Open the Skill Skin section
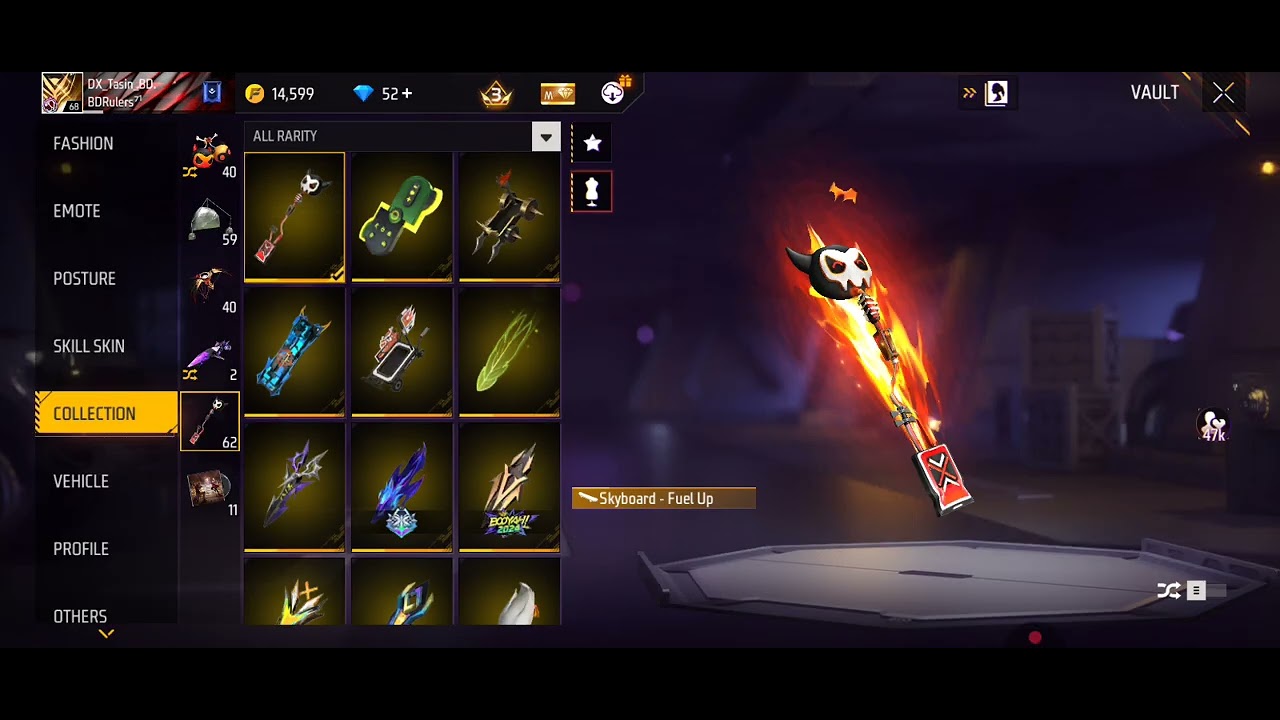 [89, 346]
